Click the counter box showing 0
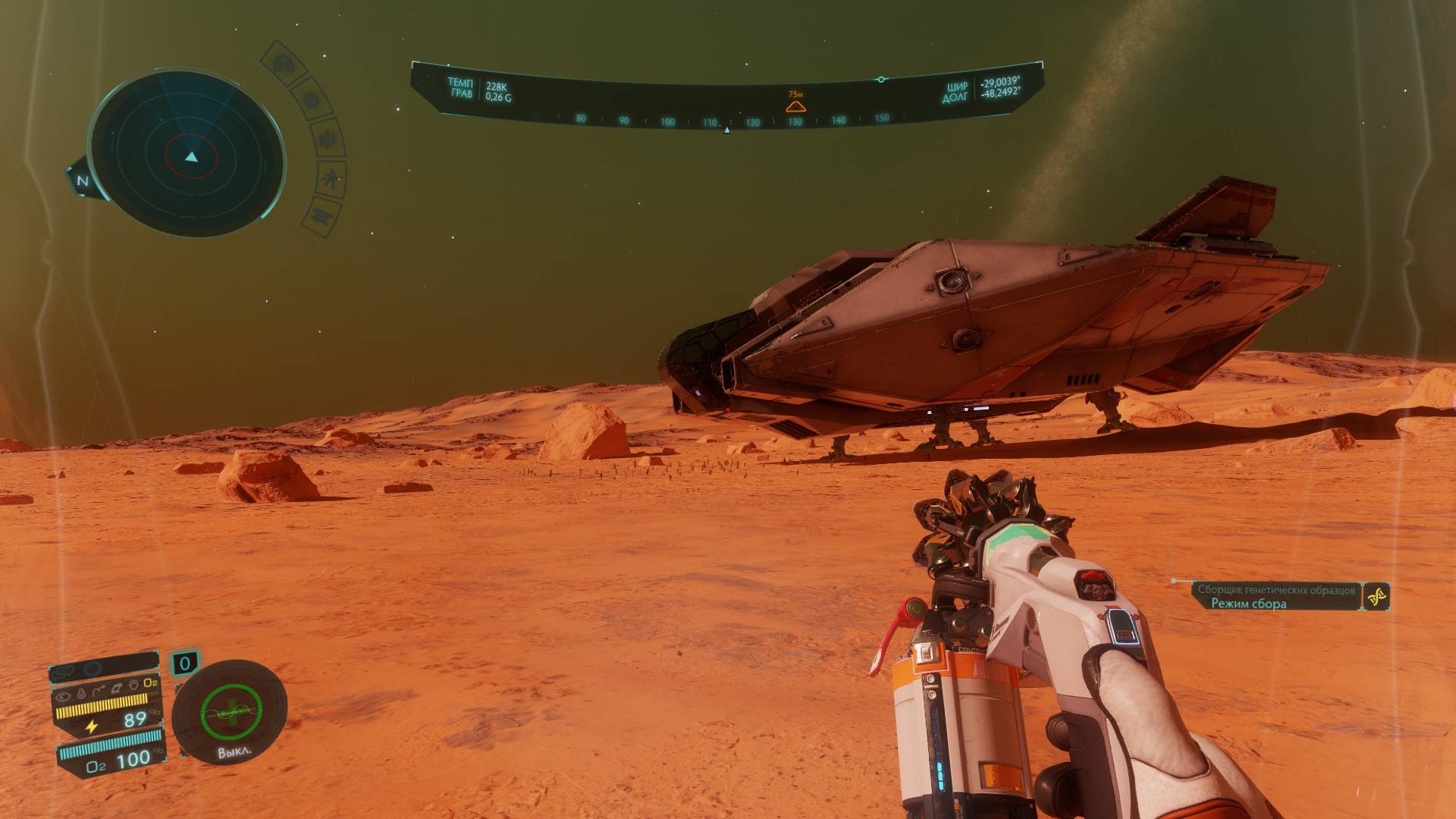 pyautogui.click(x=184, y=664)
